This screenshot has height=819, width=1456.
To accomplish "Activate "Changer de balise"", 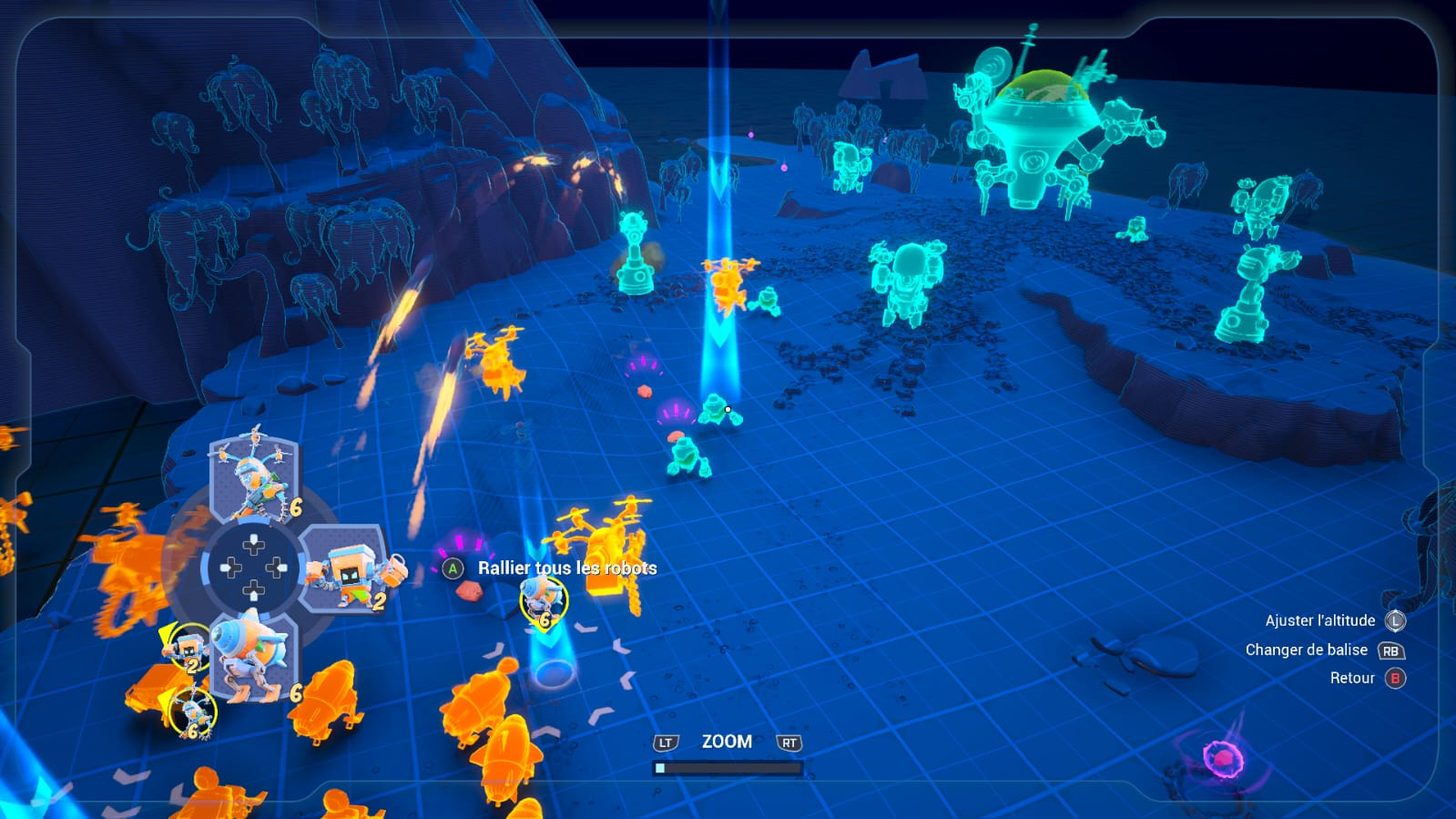I will [1307, 650].
